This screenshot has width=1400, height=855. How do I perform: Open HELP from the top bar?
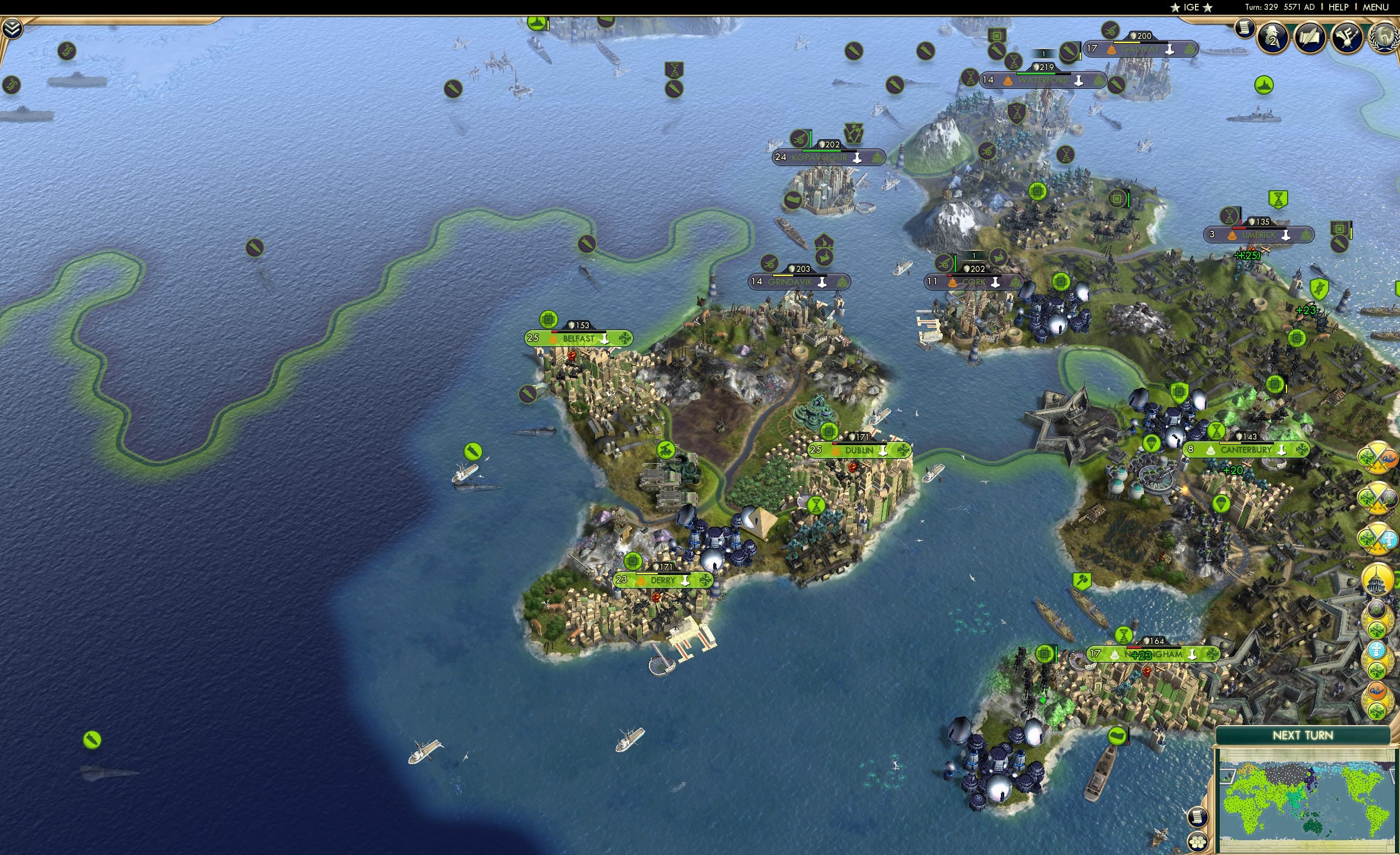(x=1338, y=7)
